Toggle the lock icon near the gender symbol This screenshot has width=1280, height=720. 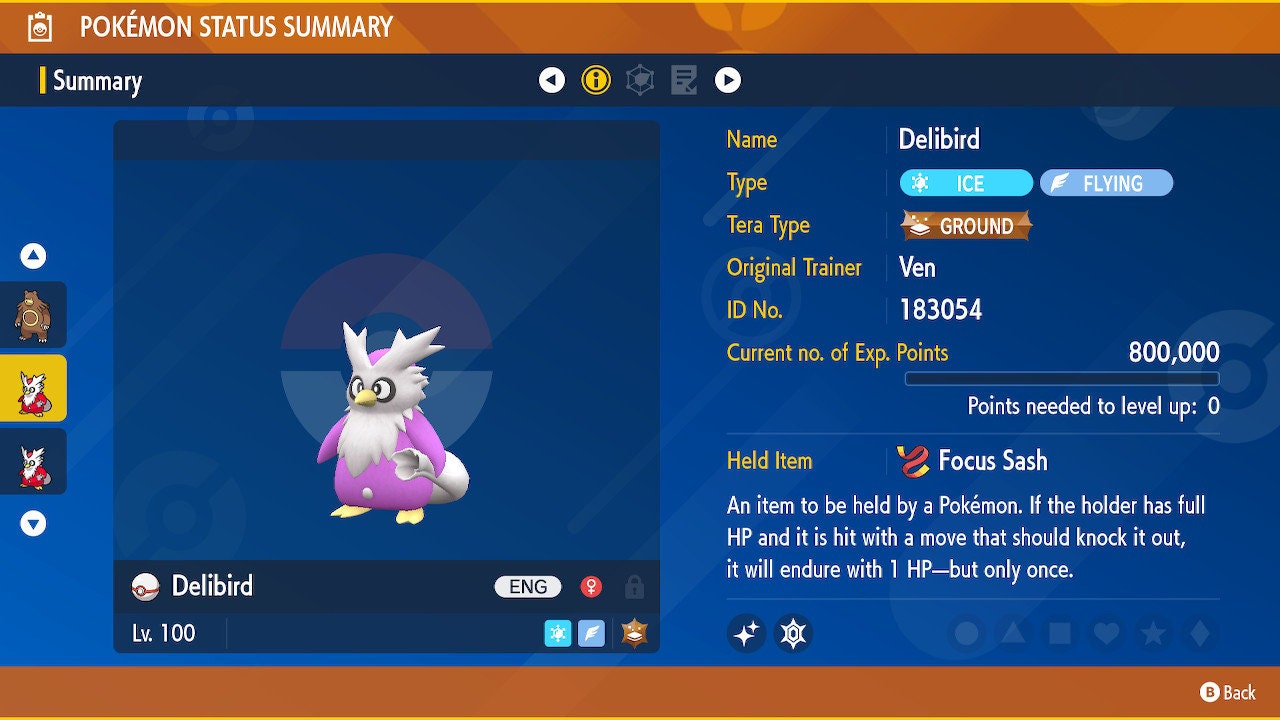(633, 587)
